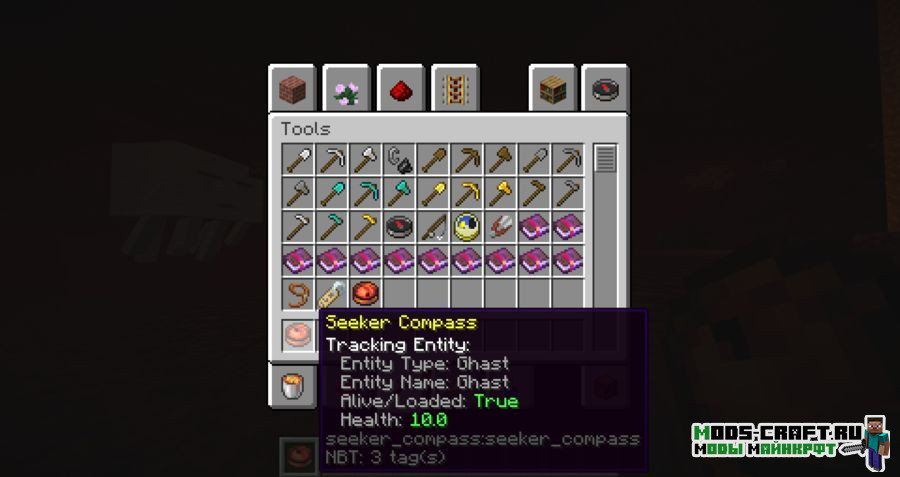The image size is (900, 477).
Task: Open the lava bucket Miscellaneous tab
Action: 293,386
